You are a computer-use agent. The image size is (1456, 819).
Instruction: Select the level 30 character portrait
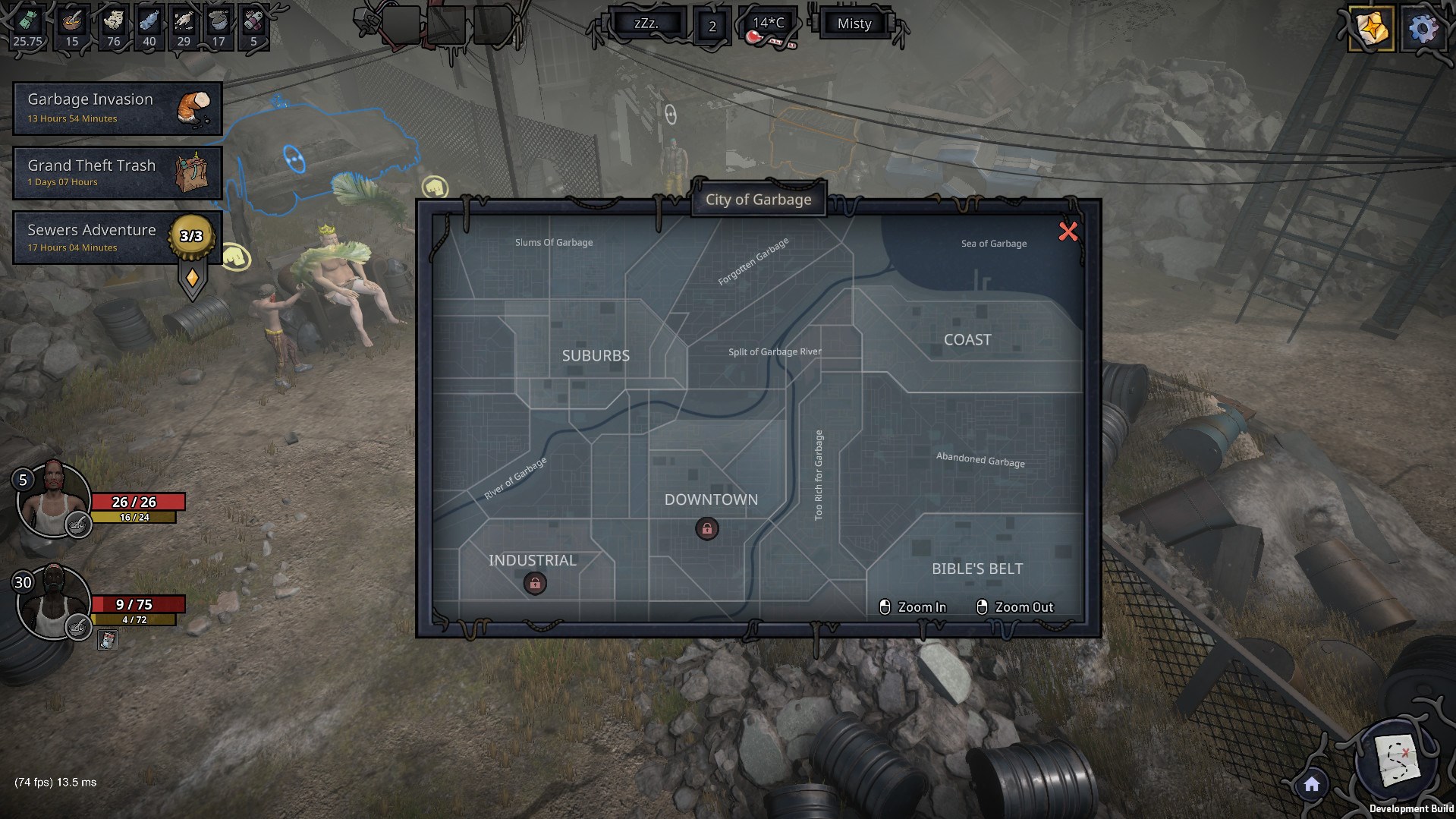coord(52,602)
